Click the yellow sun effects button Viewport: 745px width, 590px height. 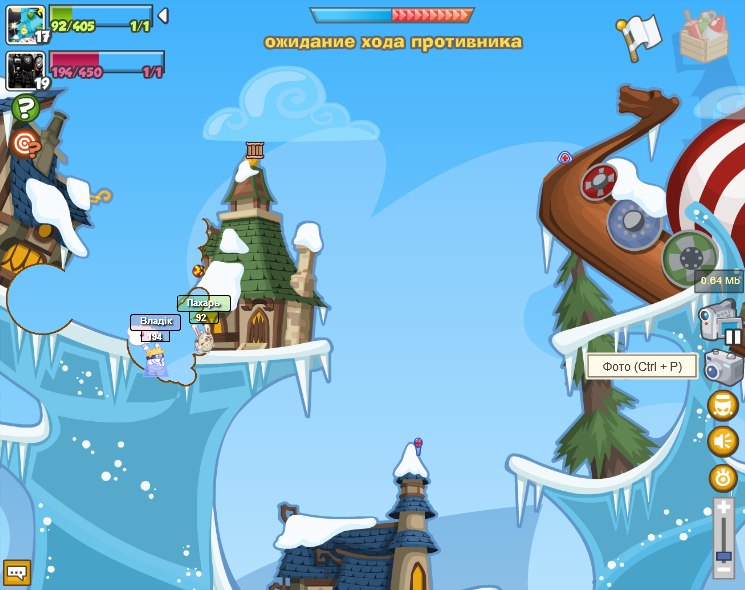click(x=722, y=477)
